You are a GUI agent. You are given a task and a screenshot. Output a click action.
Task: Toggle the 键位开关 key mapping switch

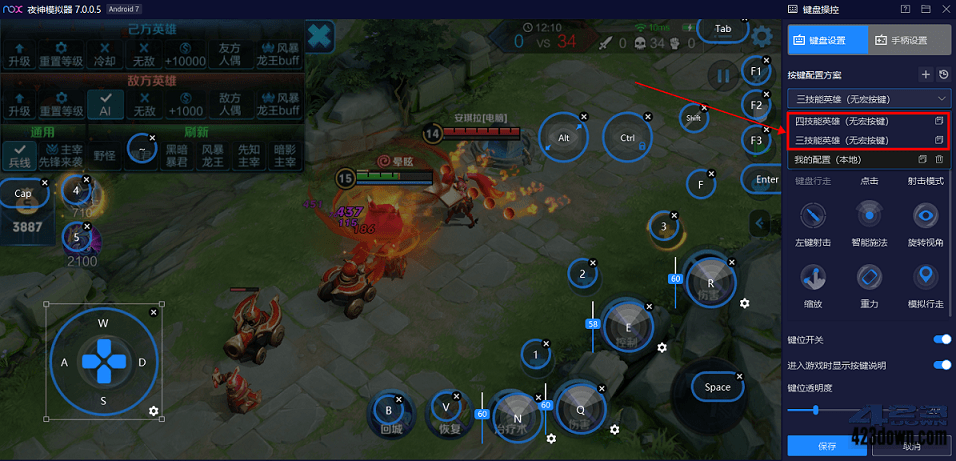(x=941, y=340)
